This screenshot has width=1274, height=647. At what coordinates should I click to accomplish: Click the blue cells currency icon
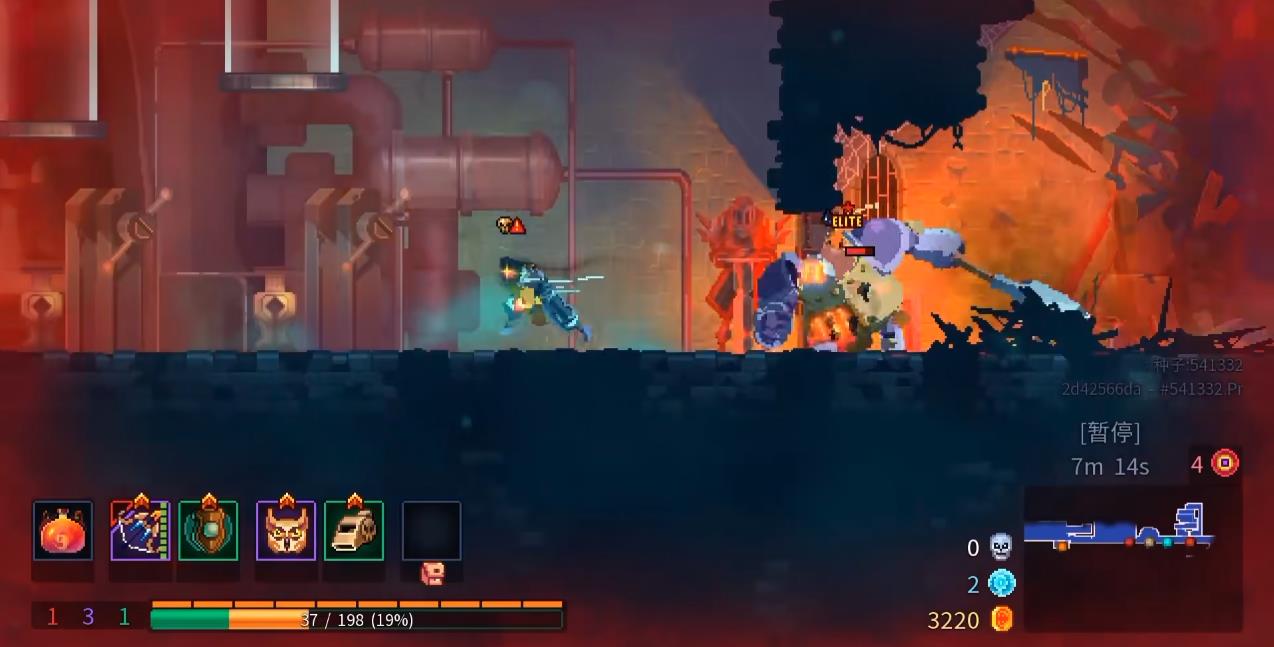(1001, 583)
